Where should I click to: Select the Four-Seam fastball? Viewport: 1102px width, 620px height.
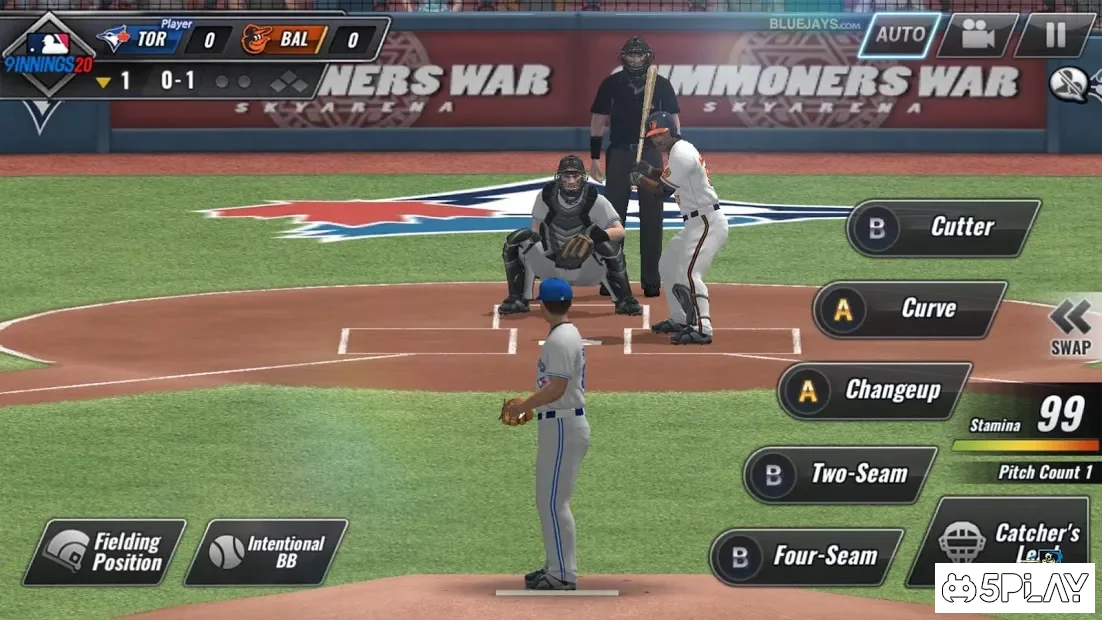pyautogui.click(x=806, y=557)
